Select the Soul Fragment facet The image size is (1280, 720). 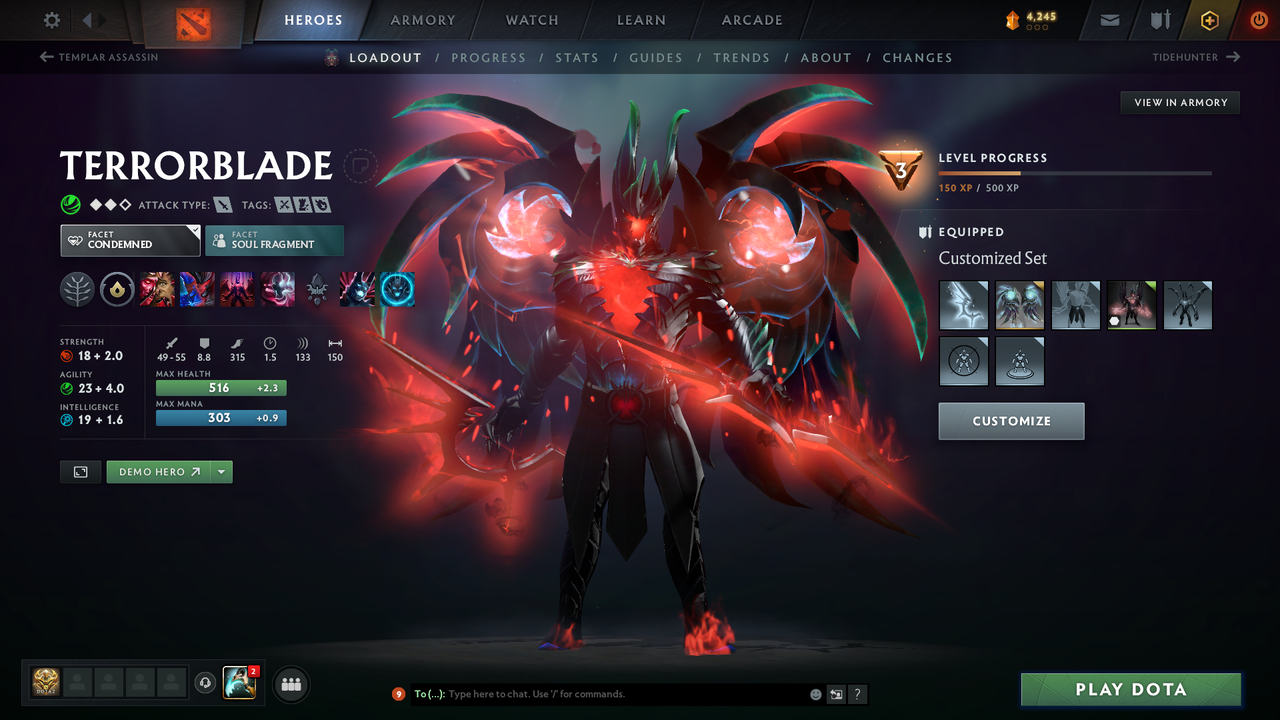click(274, 240)
